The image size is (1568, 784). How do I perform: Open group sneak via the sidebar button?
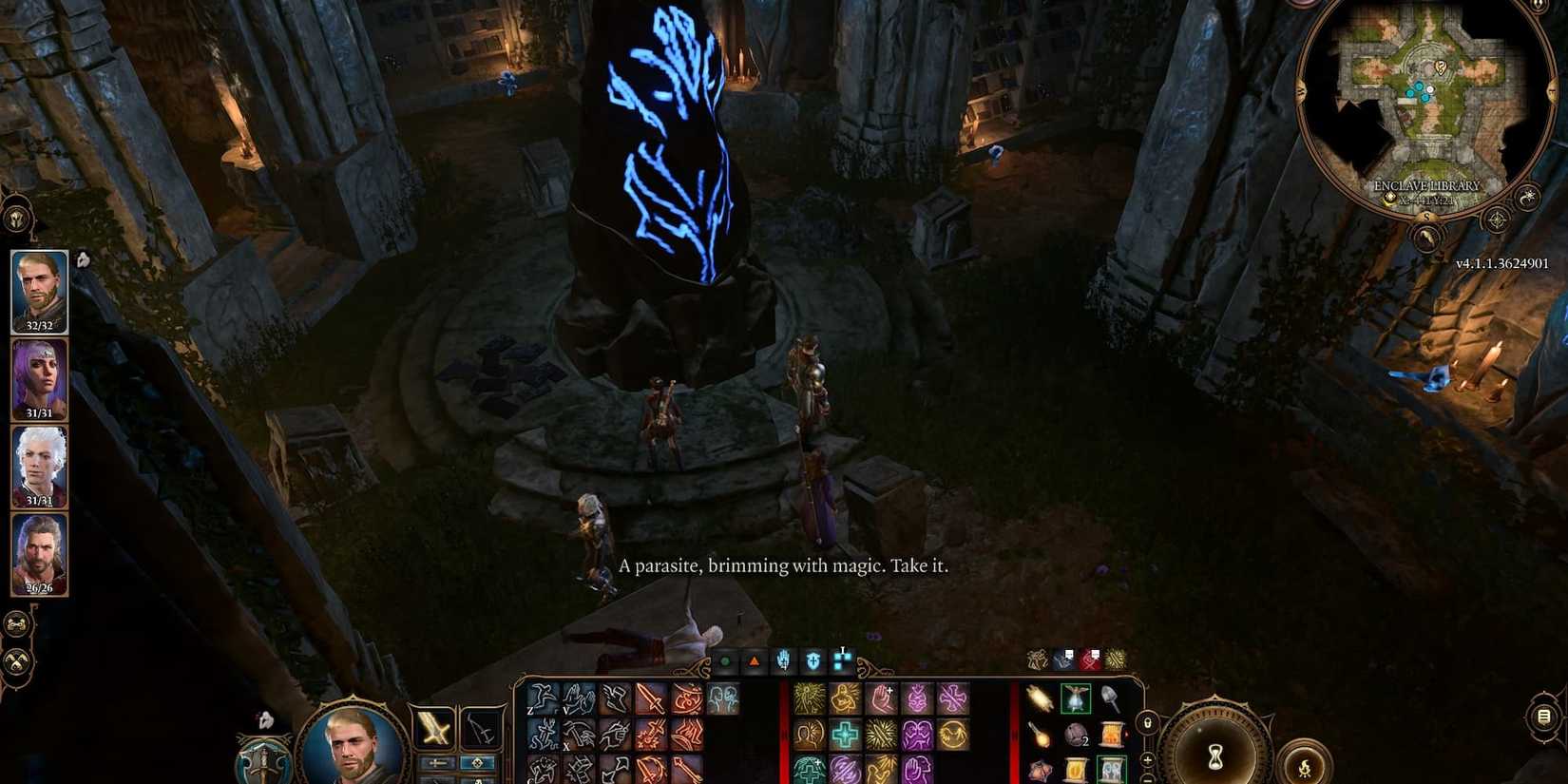[15, 660]
